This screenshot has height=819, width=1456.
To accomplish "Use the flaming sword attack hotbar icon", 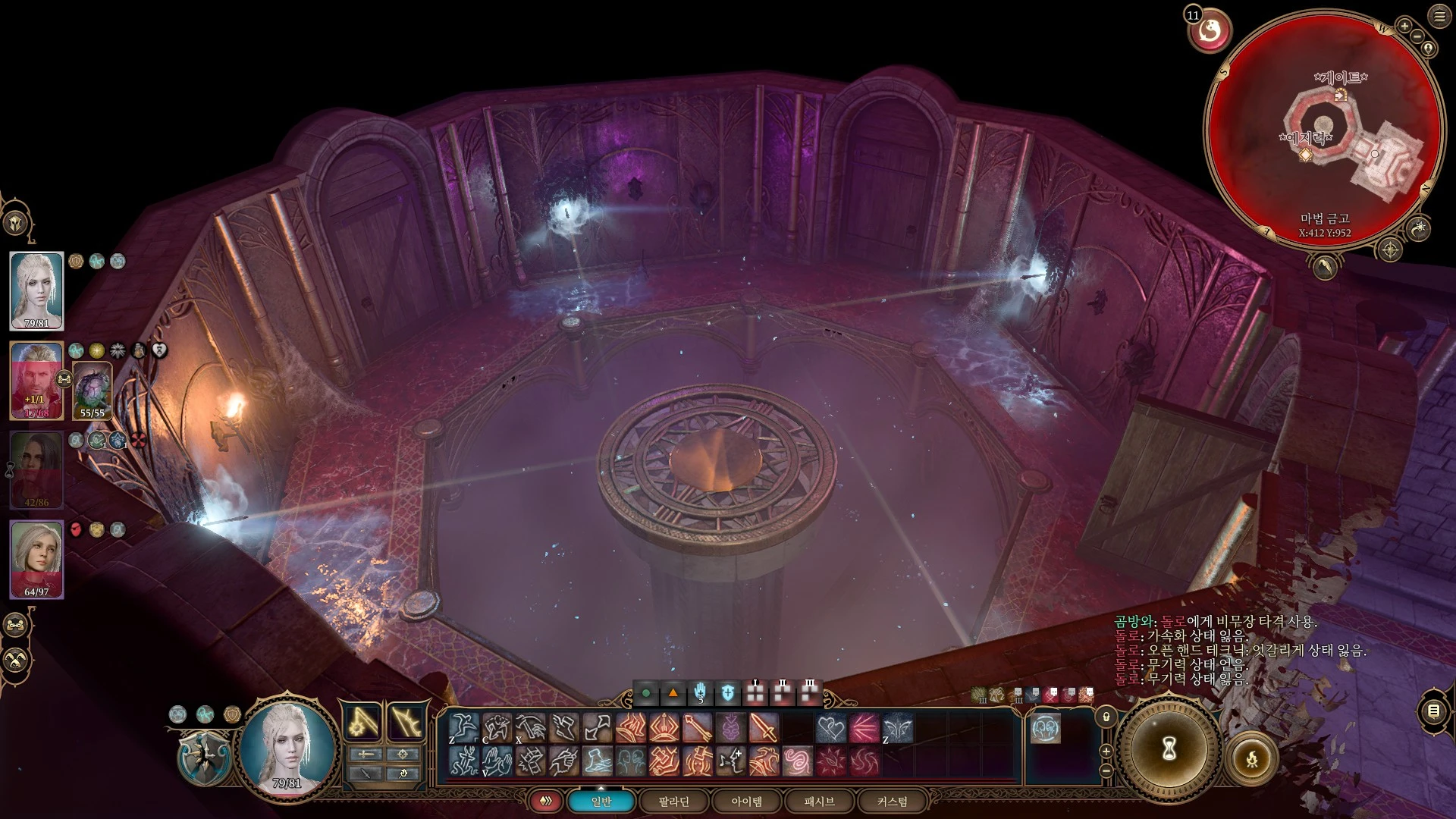I will [x=764, y=728].
